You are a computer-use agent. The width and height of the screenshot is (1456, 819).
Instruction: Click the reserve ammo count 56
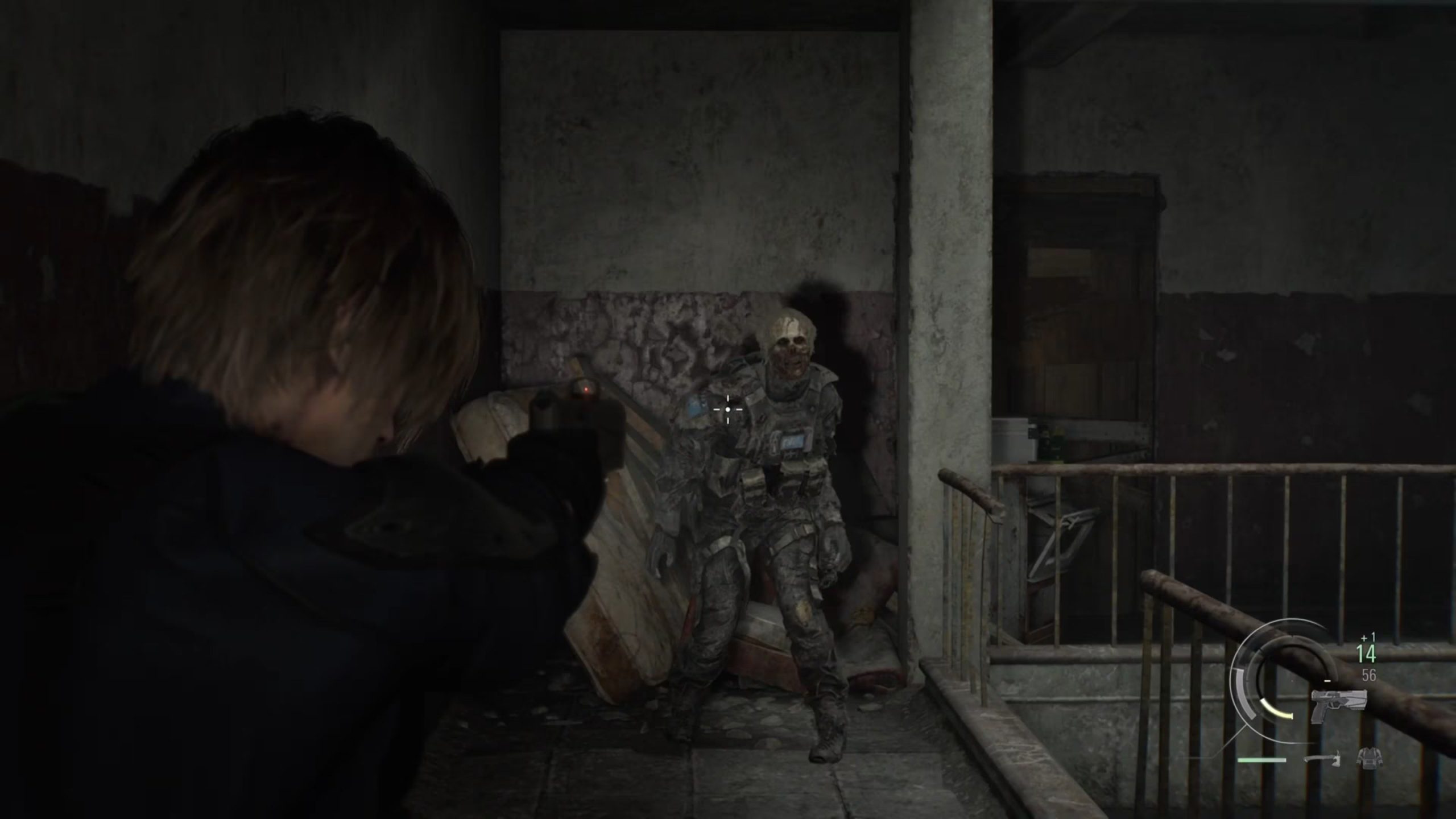1370,676
